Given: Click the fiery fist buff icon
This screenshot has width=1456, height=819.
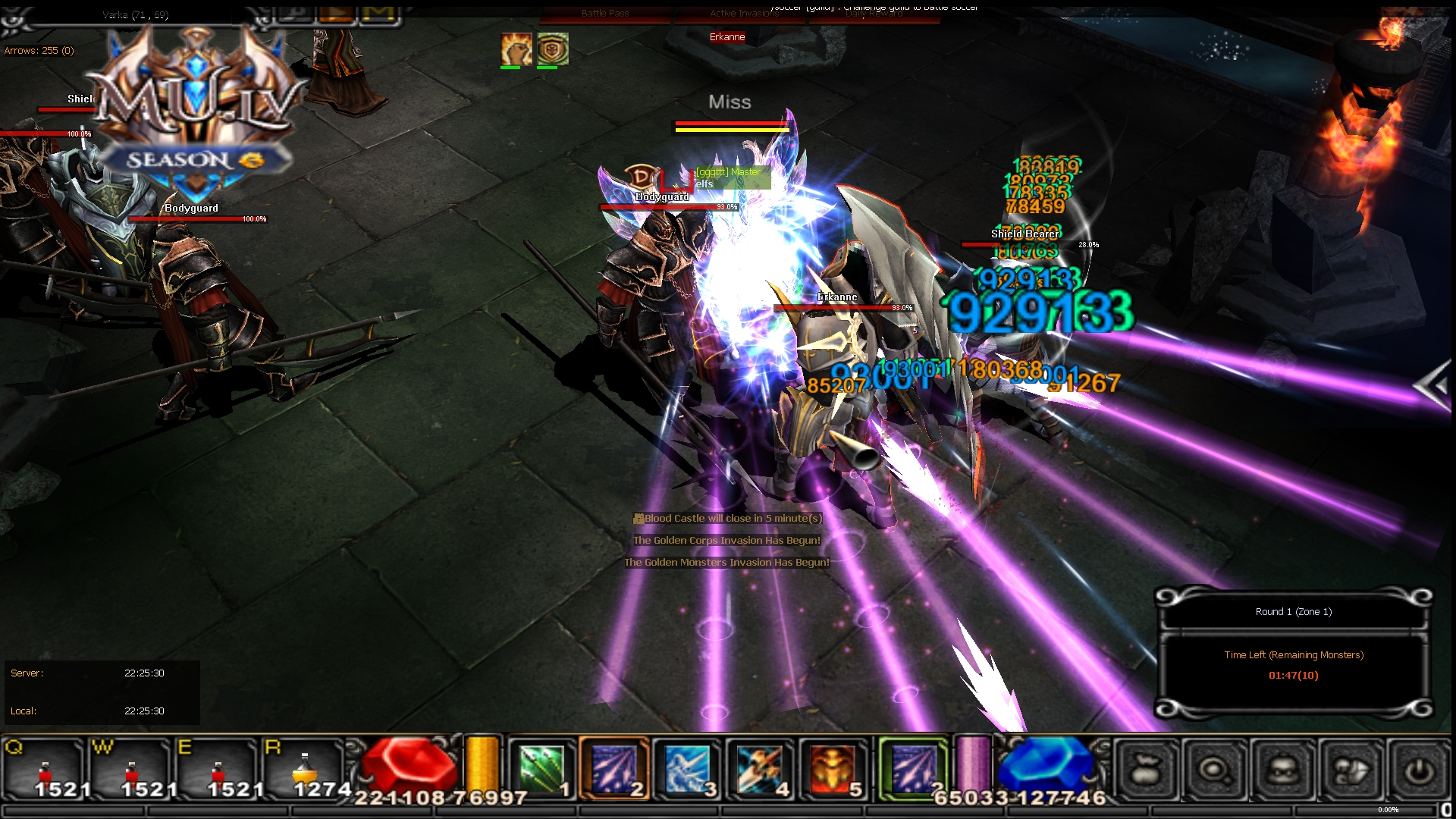Looking at the screenshot, I should coord(516,47).
